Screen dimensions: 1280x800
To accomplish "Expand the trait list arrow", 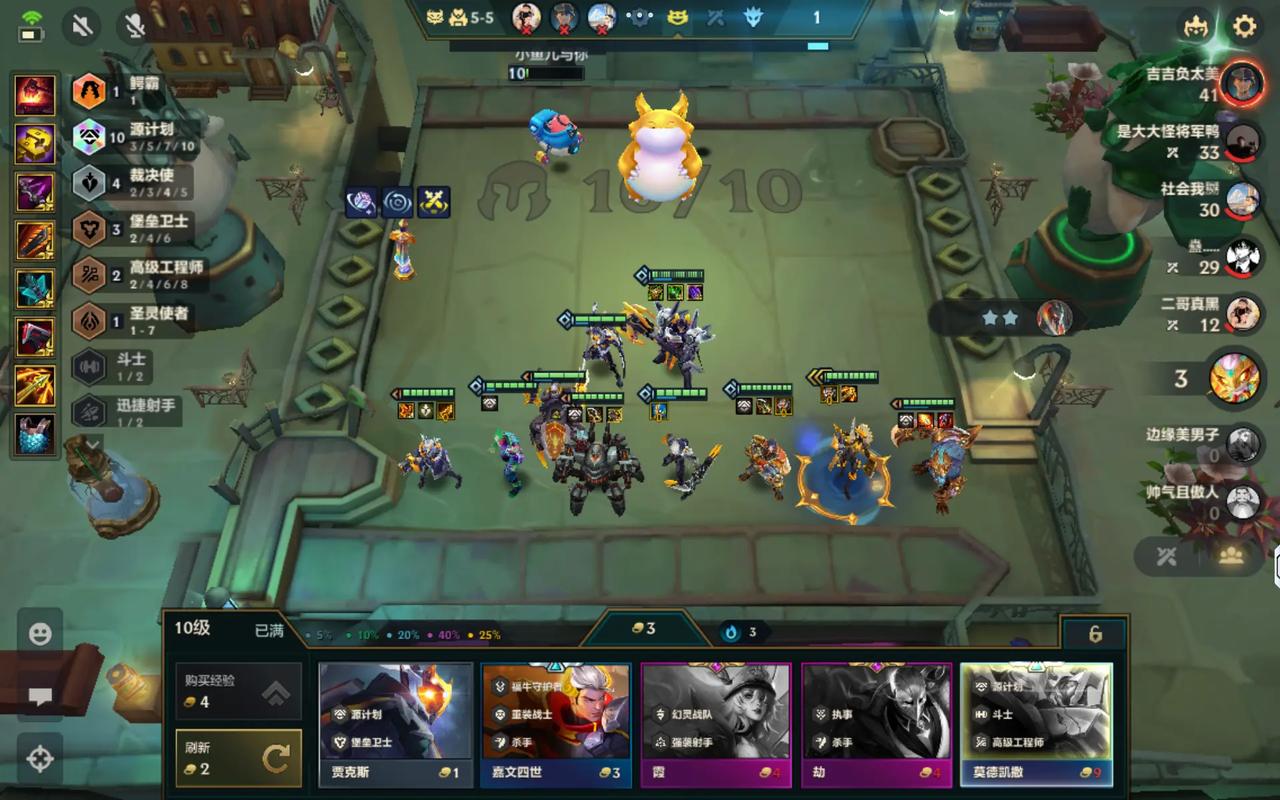I will click(x=93, y=443).
